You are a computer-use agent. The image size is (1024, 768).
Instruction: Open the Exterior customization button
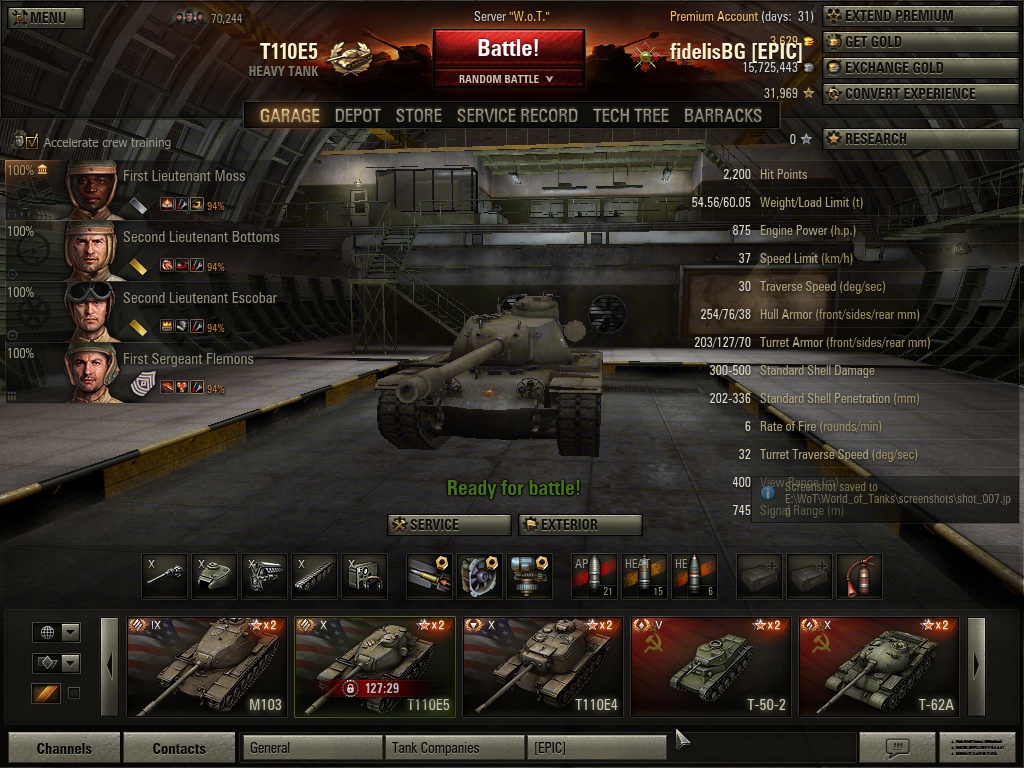pos(580,525)
